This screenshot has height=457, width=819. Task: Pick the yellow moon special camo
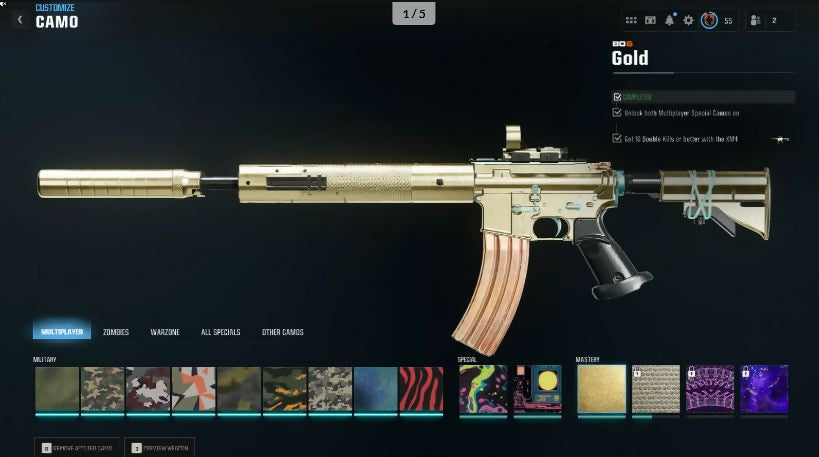tap(537, 389)
